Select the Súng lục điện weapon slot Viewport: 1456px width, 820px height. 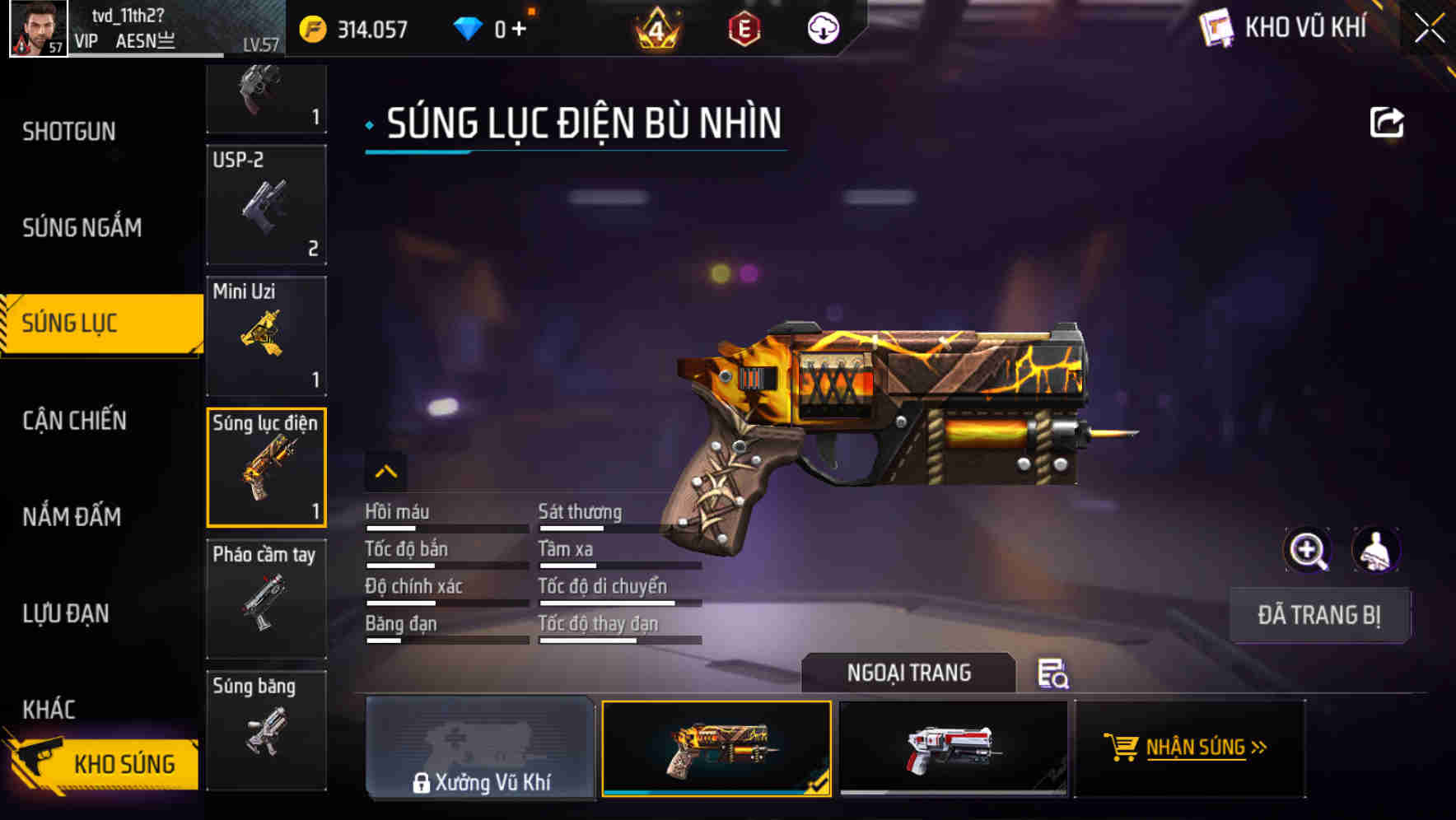[267, 467]
